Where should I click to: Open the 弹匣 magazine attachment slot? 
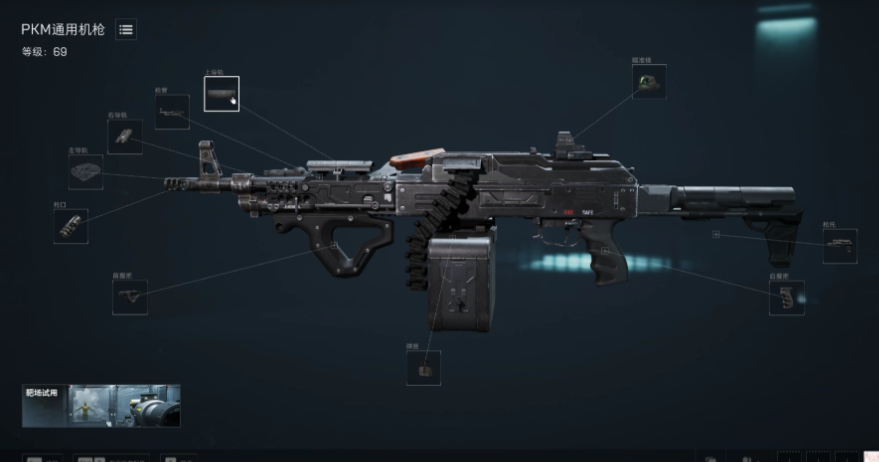tap(424, 368)
